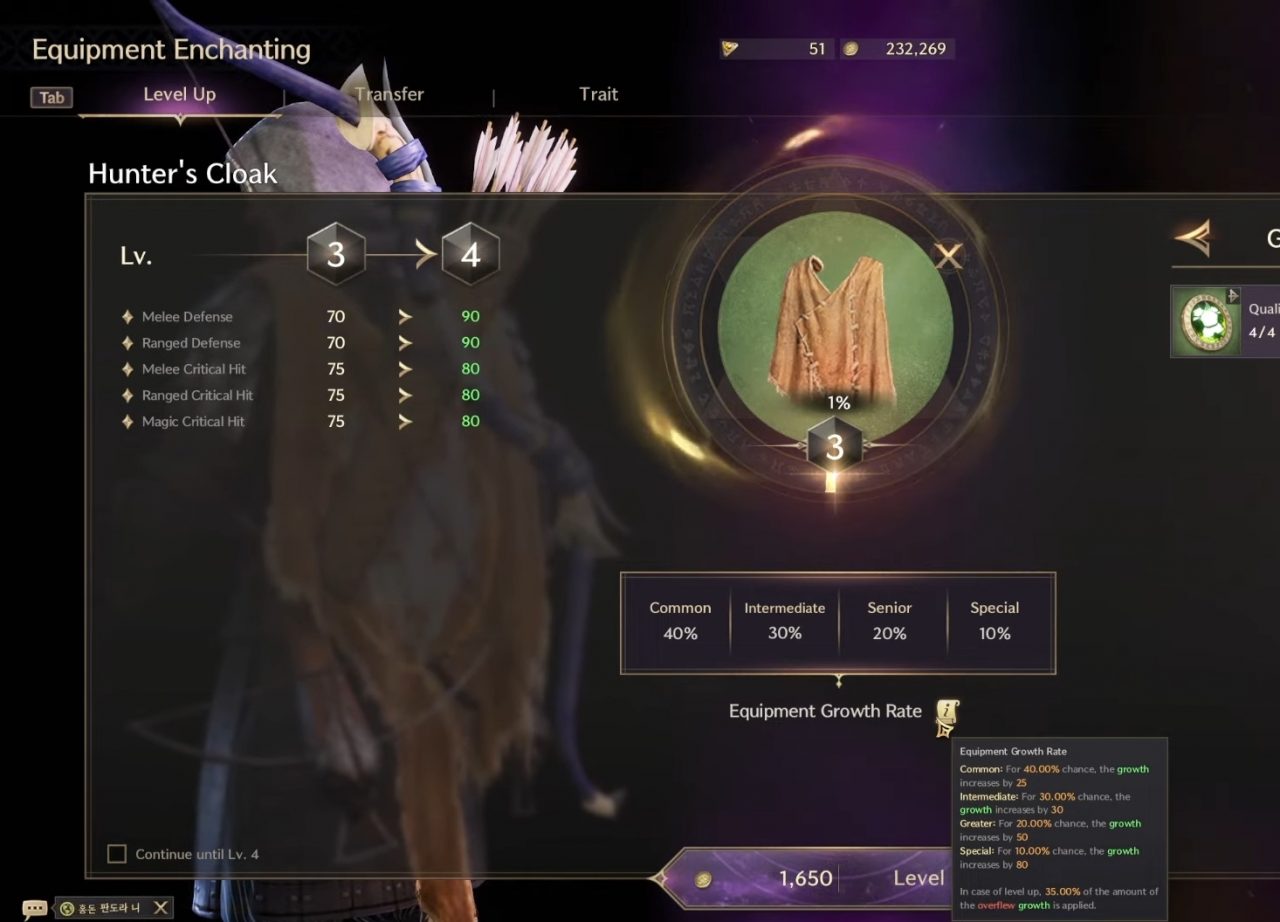Close the item preview with the X
1280x922 pixels.
(948, 257)
